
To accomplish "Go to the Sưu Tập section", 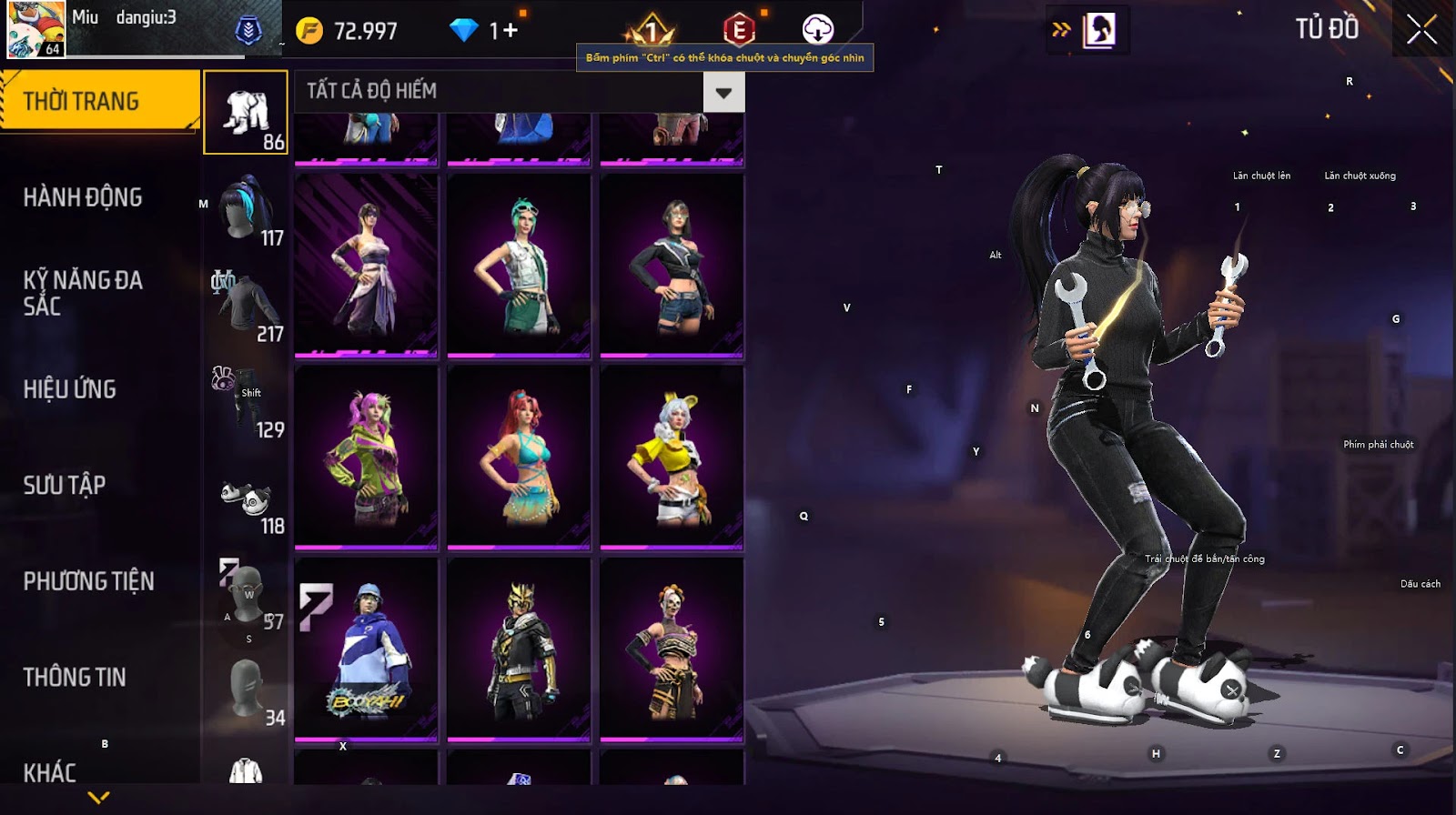I will (x=65, y=485).
